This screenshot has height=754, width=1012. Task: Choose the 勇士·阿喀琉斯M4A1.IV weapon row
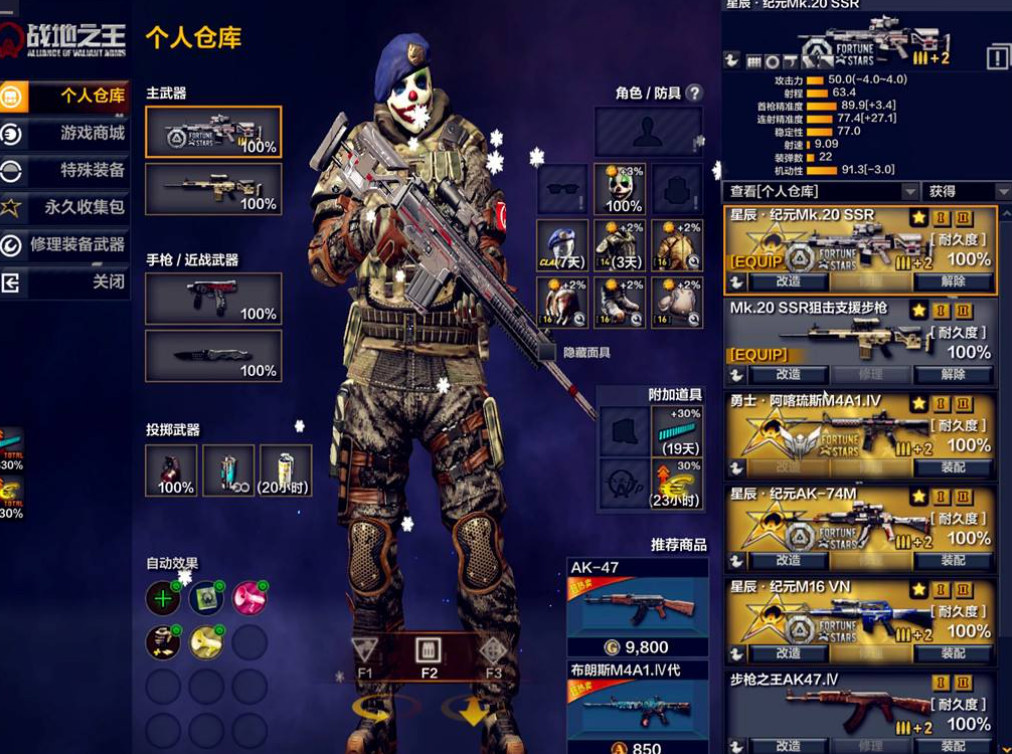coord(860,427)
